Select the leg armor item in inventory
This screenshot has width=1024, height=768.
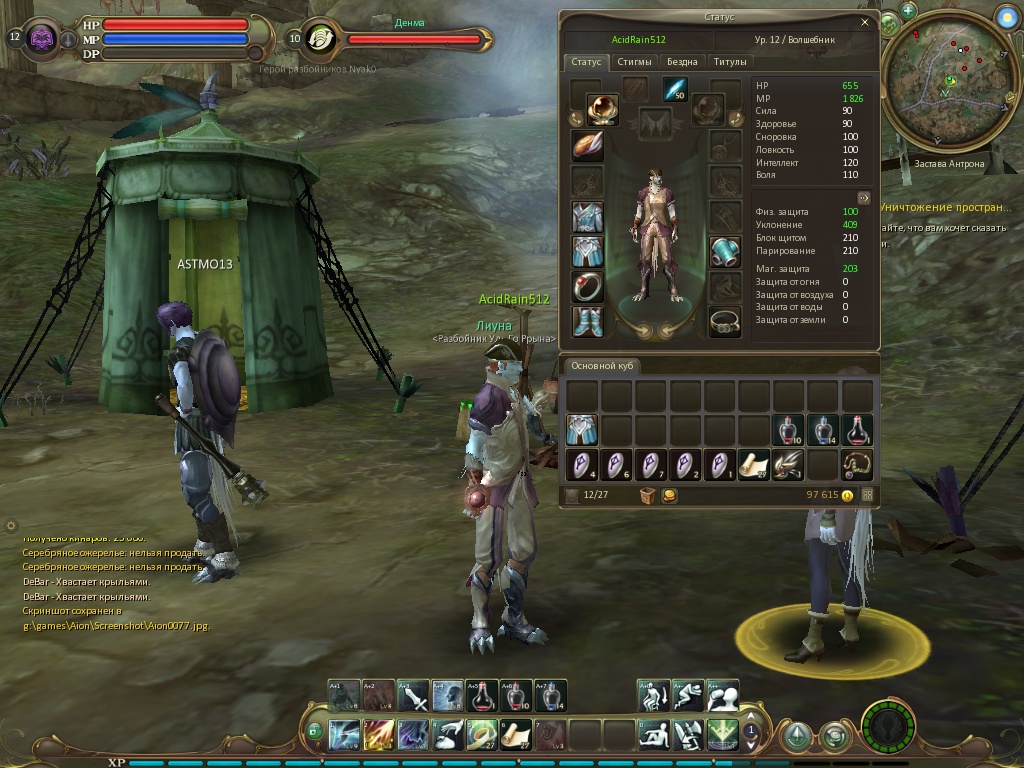(582, 430)
